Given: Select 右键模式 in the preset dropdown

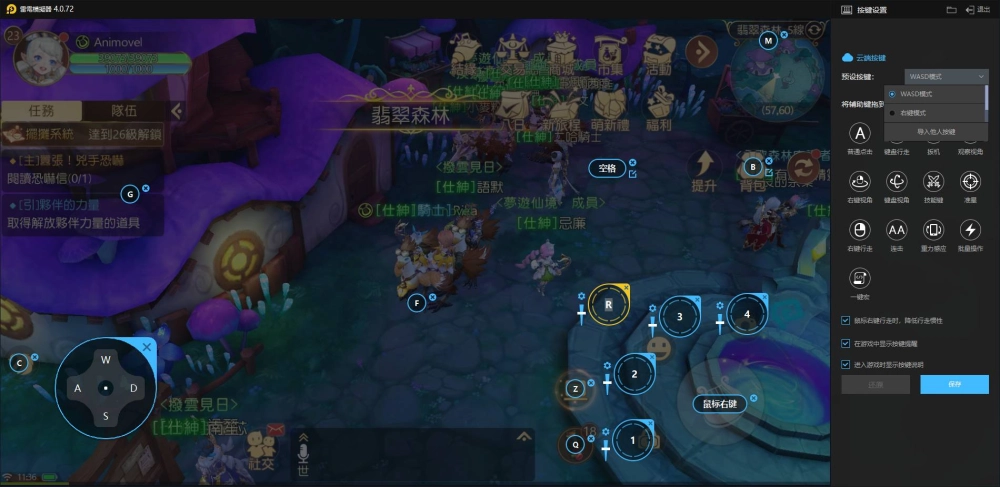Looking at the screenshot, I should (914, 113).
